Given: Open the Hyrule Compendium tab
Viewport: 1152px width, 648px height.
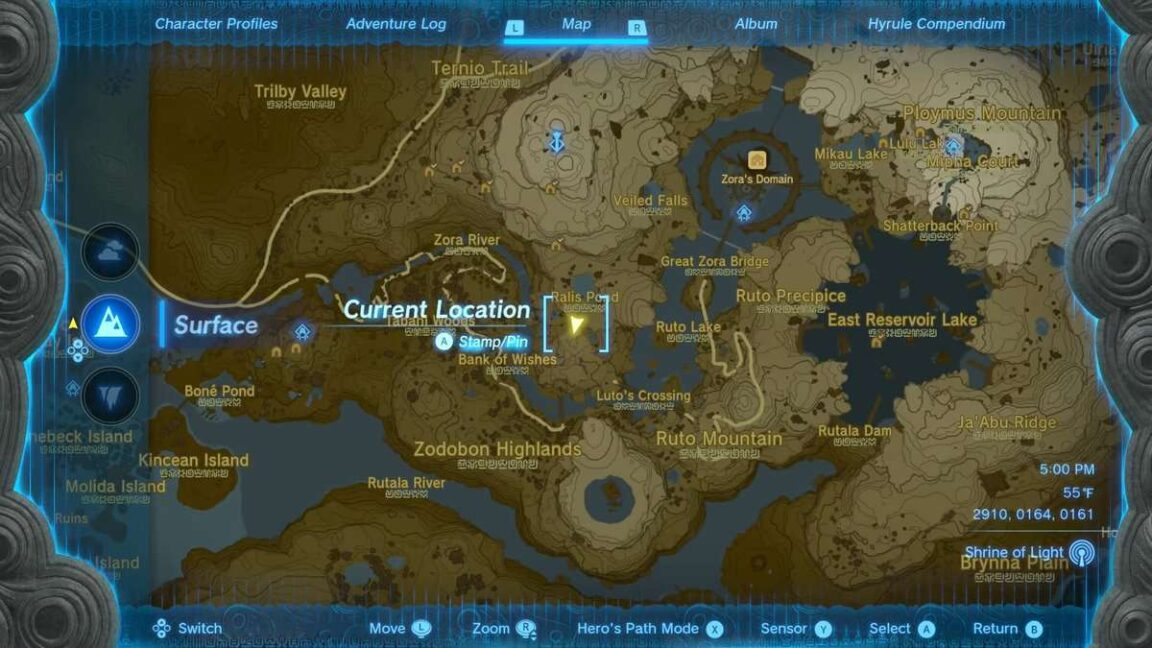Looking at the screenshot, I should [936, 24].
